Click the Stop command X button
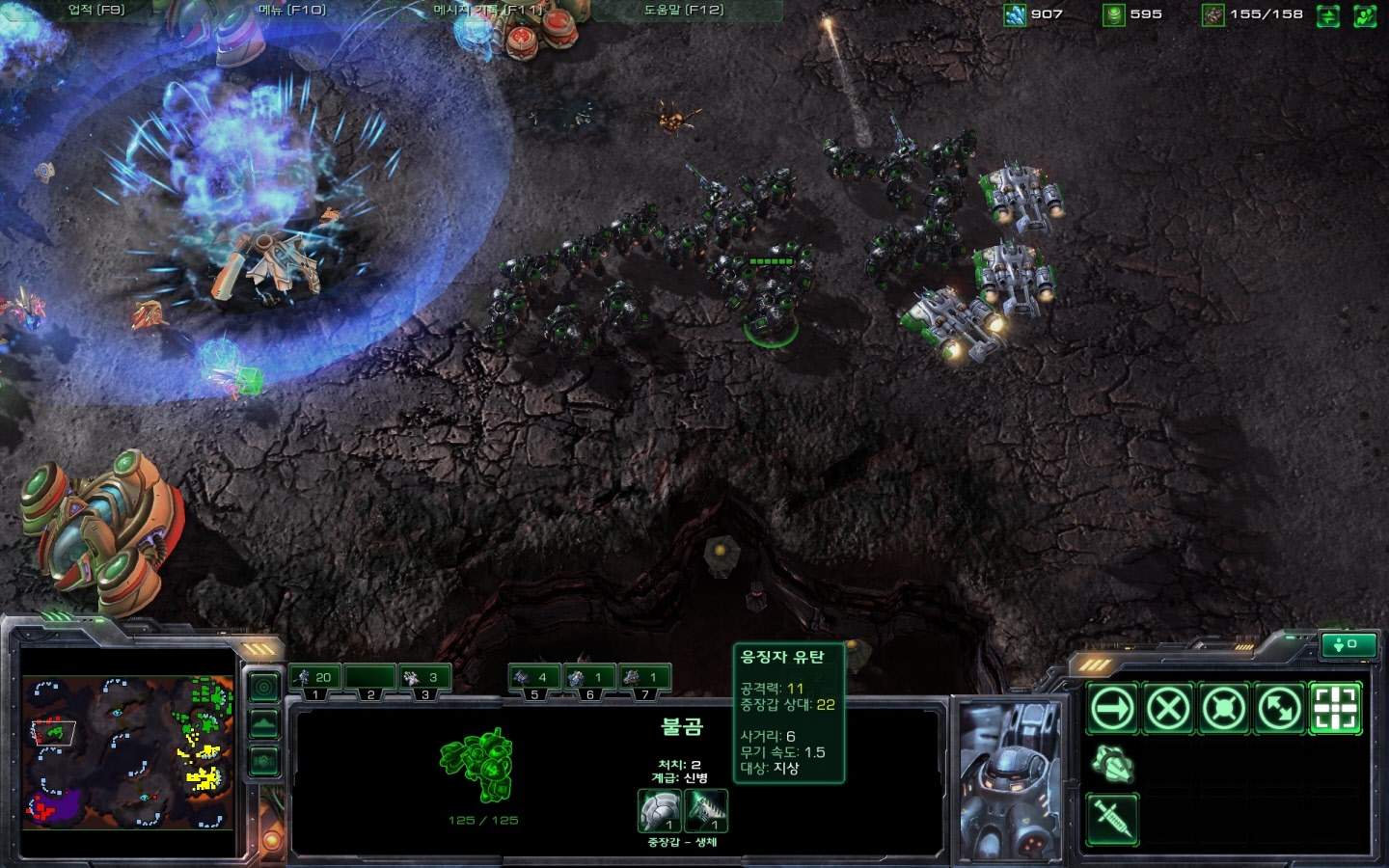Image resolution: width=1389 pixels, height=868 pixels. click(1168, 710)
